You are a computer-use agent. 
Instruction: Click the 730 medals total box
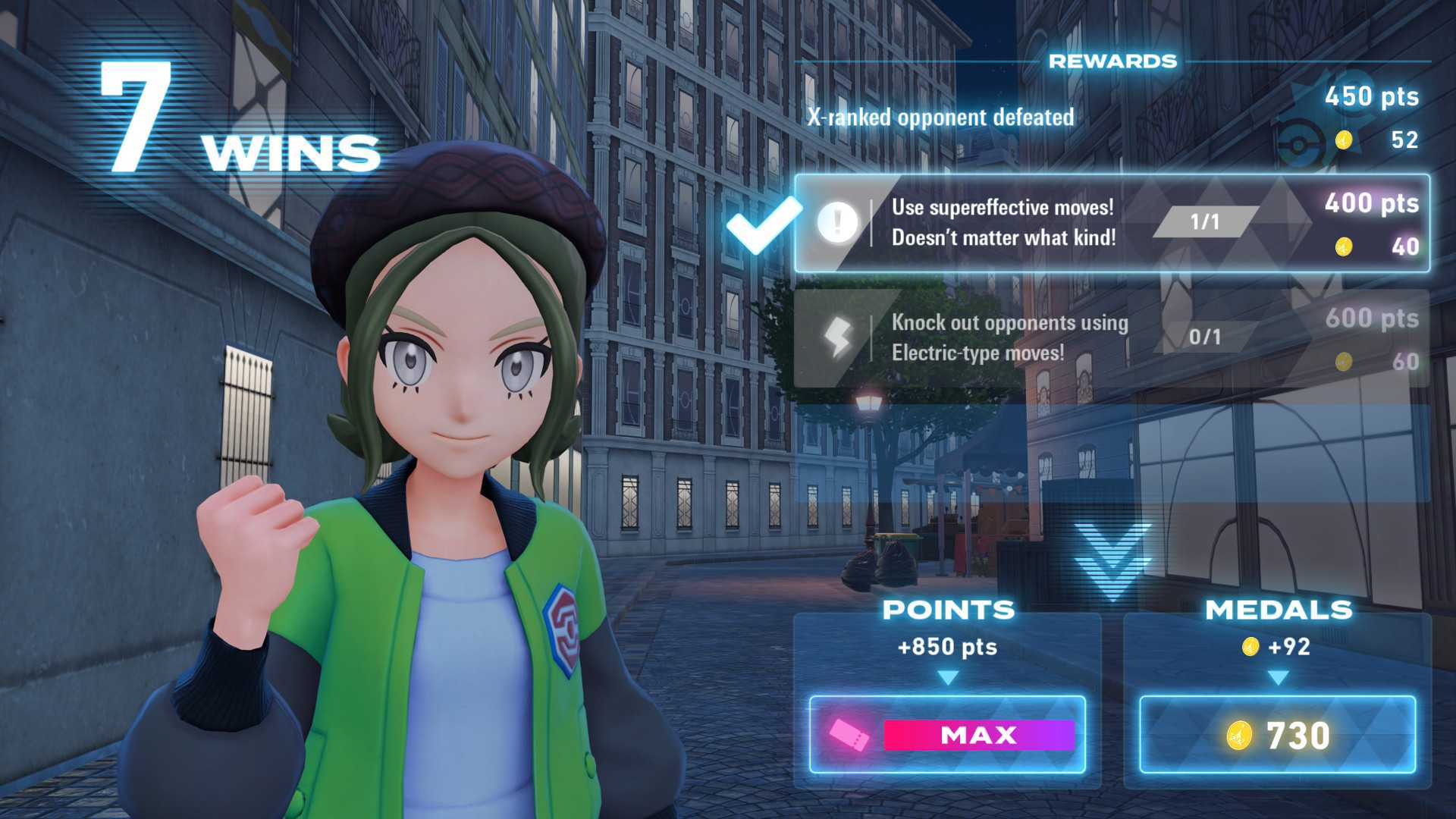[1277, 734]
